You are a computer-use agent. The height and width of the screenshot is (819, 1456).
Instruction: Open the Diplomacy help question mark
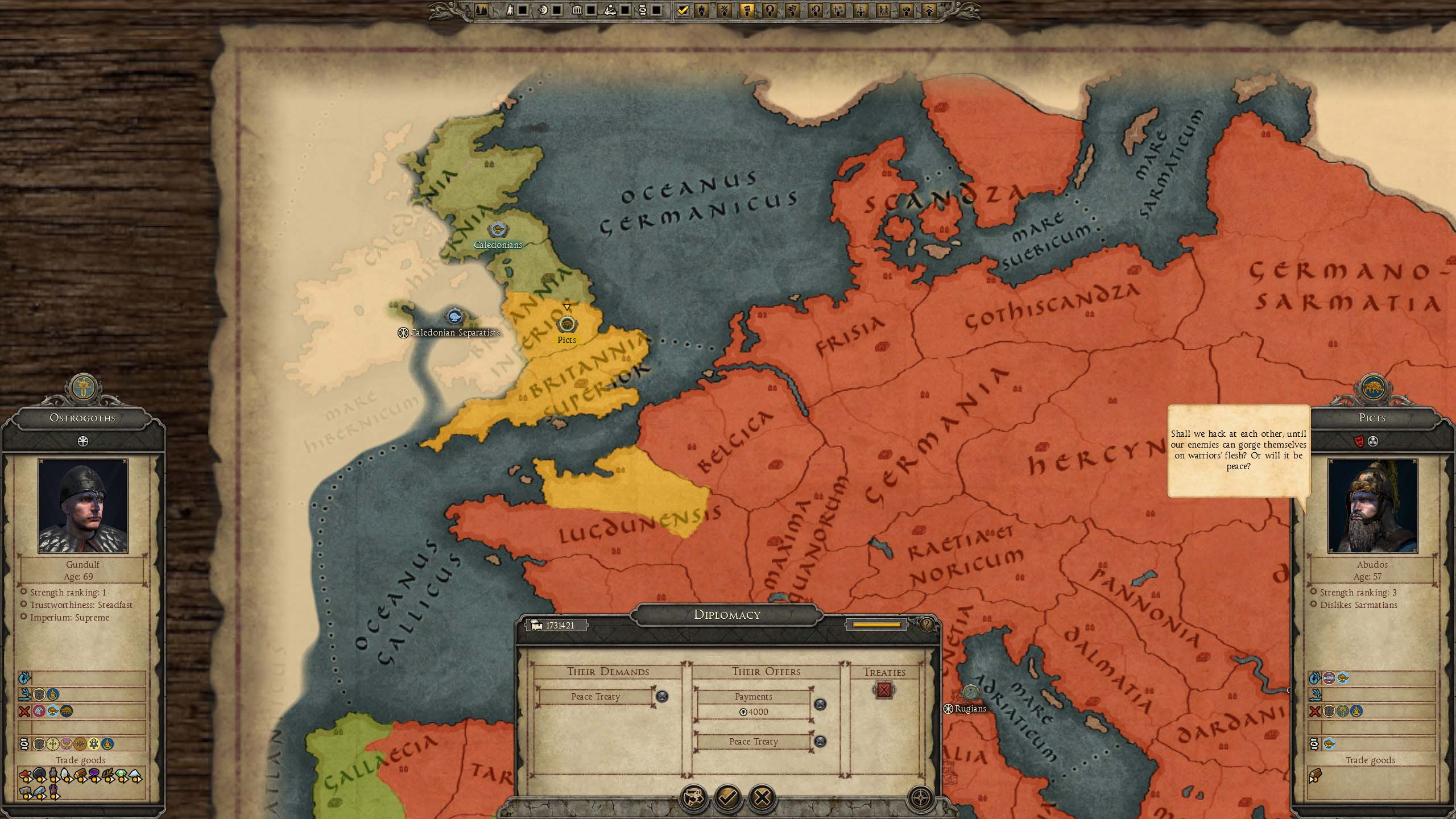tap(926, 625)
